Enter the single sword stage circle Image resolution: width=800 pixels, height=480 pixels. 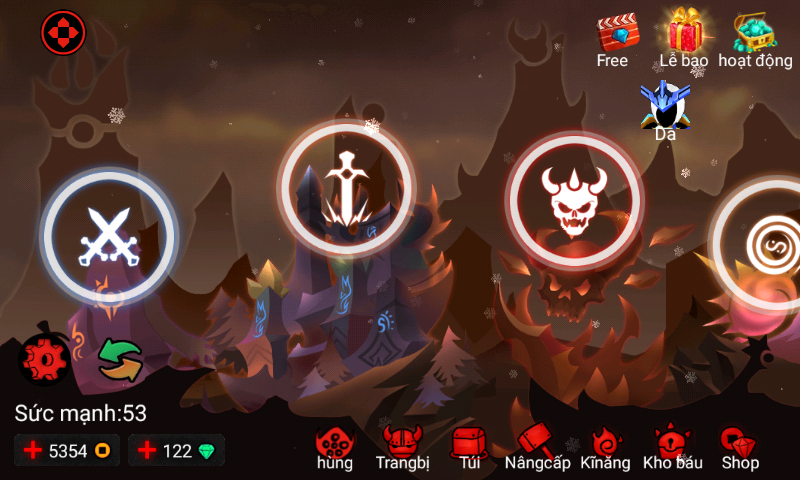pos(346,186)
